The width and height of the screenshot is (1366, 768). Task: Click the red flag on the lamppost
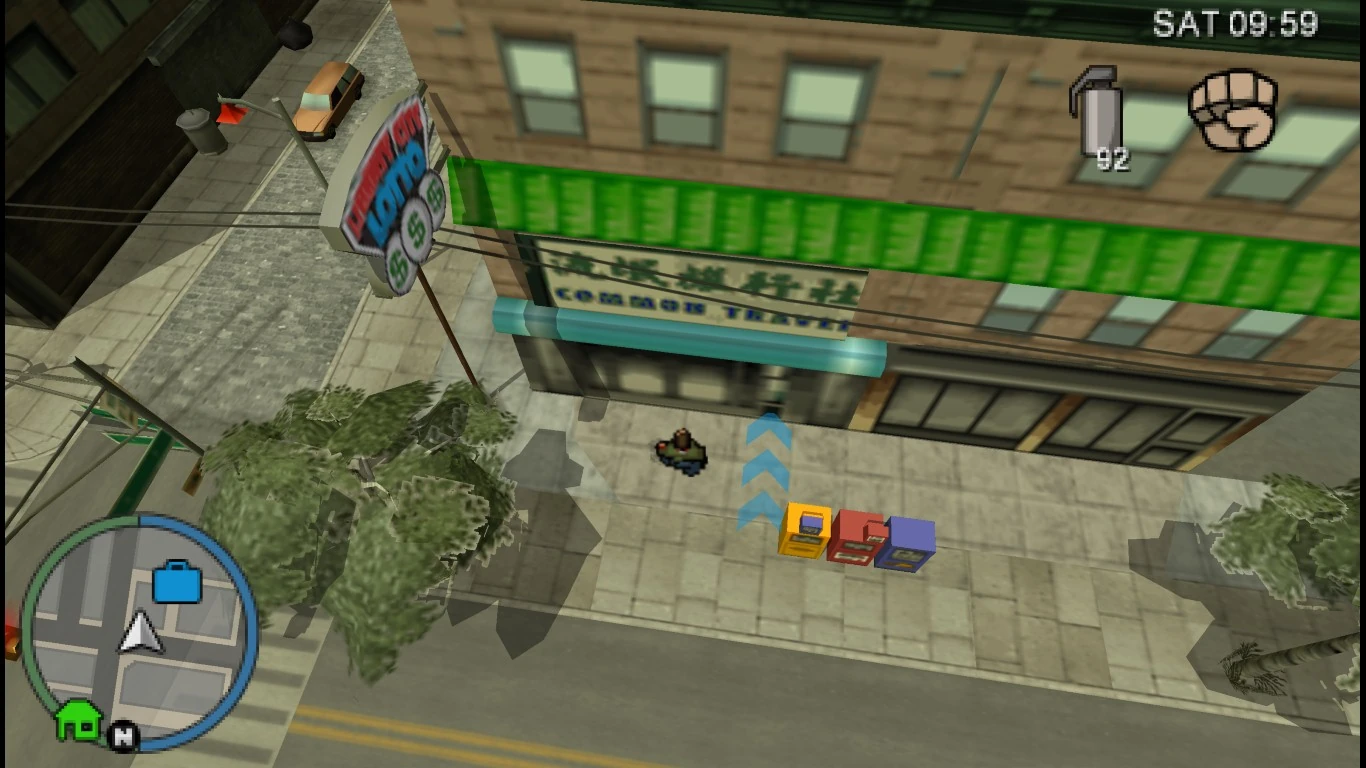(x=235, y=112)
